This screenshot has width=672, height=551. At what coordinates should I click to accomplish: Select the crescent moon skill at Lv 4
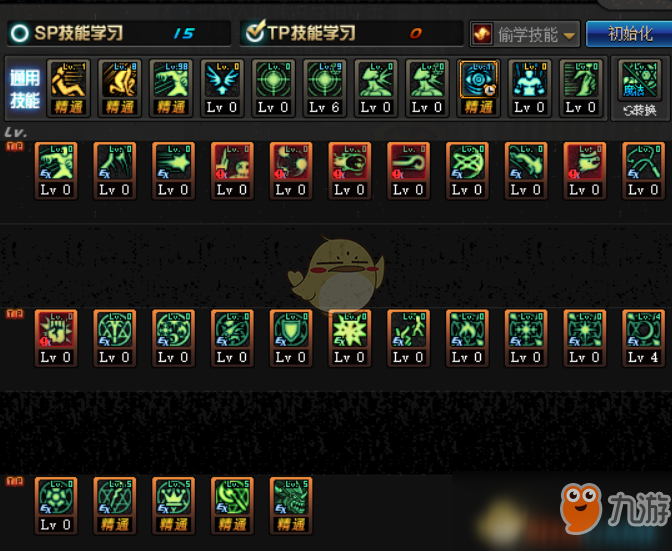(x=642, y=329)
